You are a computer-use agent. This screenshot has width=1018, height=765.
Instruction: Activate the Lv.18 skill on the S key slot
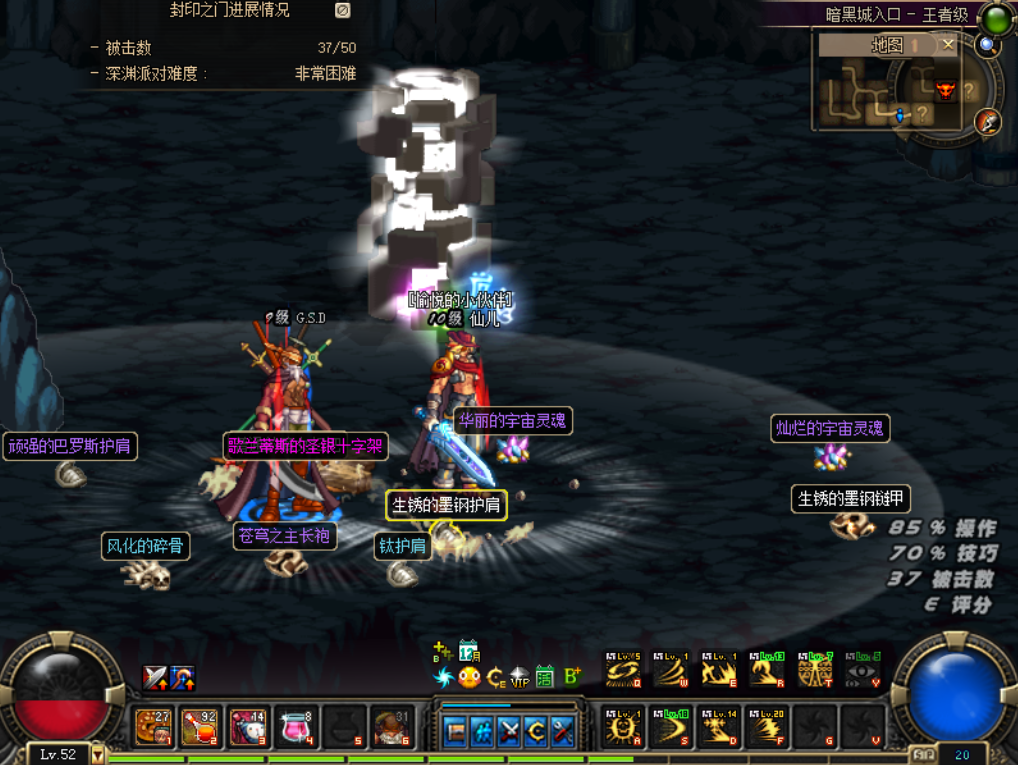670,726
